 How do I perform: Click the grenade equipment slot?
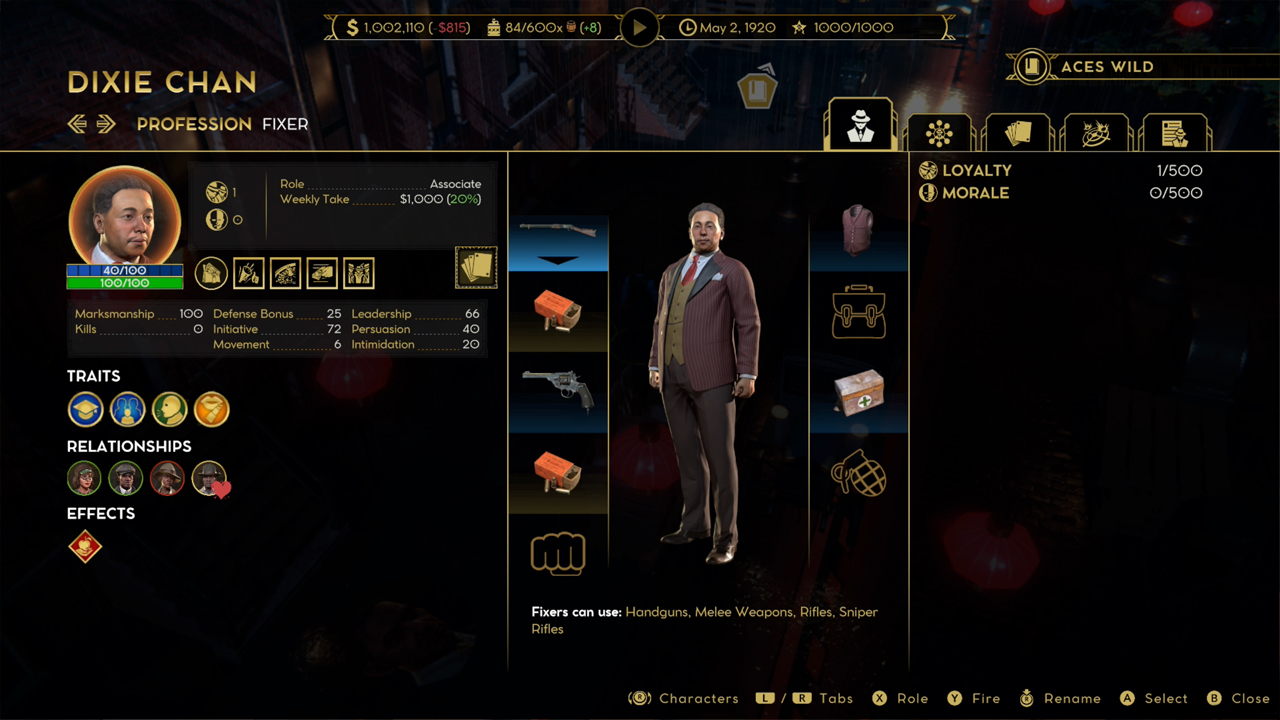[x=858, y=474]
